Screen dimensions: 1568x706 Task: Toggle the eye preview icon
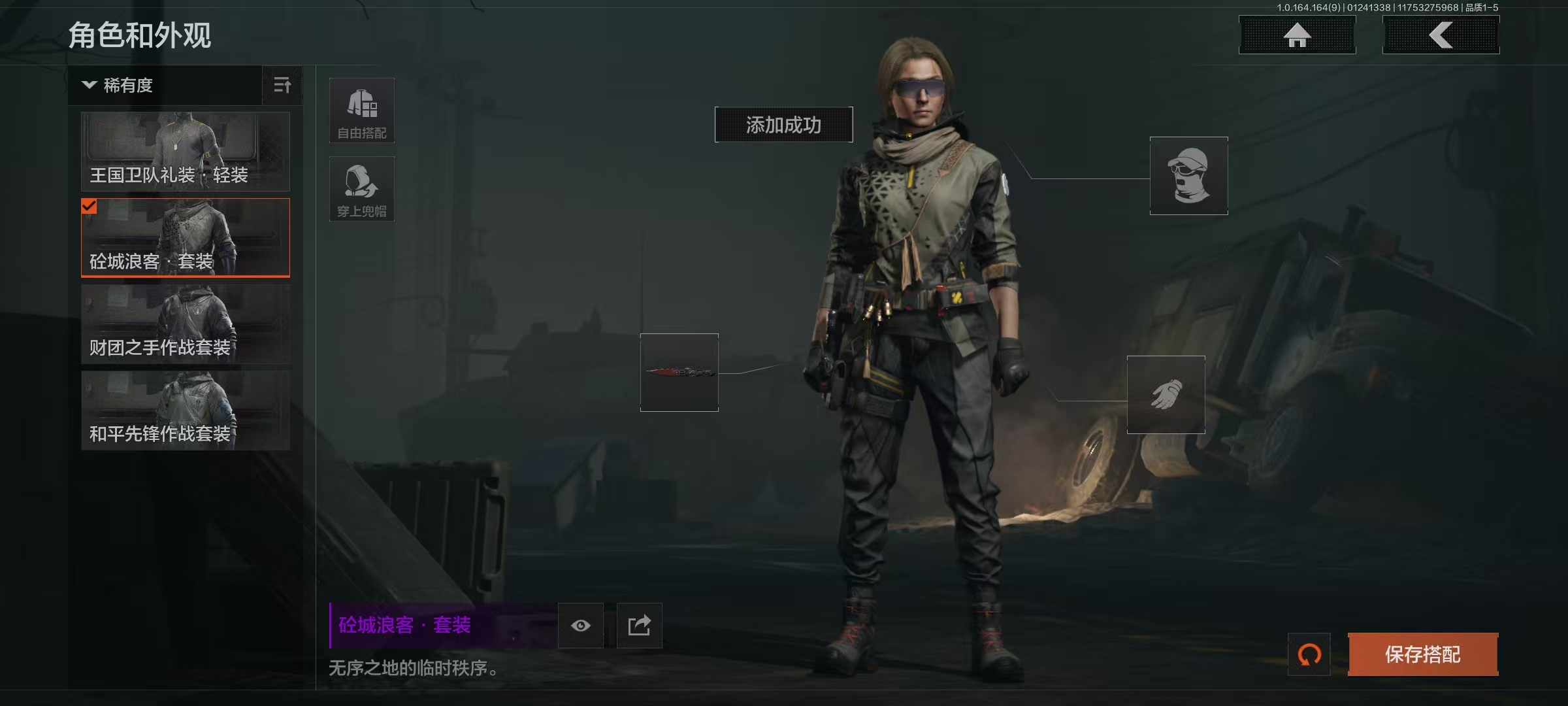[x=581, y=626]
